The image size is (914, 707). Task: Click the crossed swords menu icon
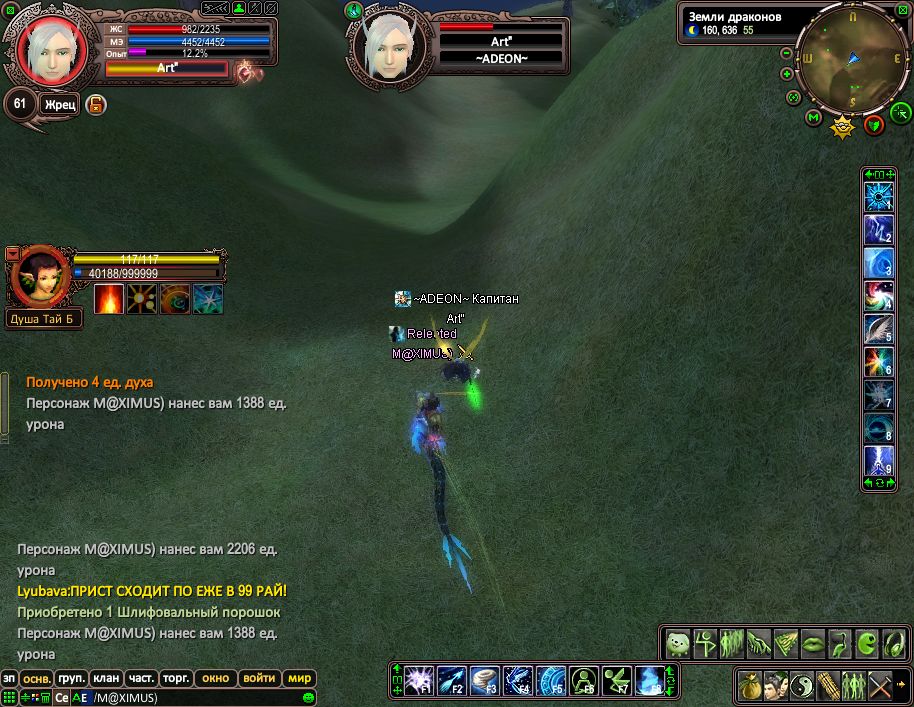(880, 686)
